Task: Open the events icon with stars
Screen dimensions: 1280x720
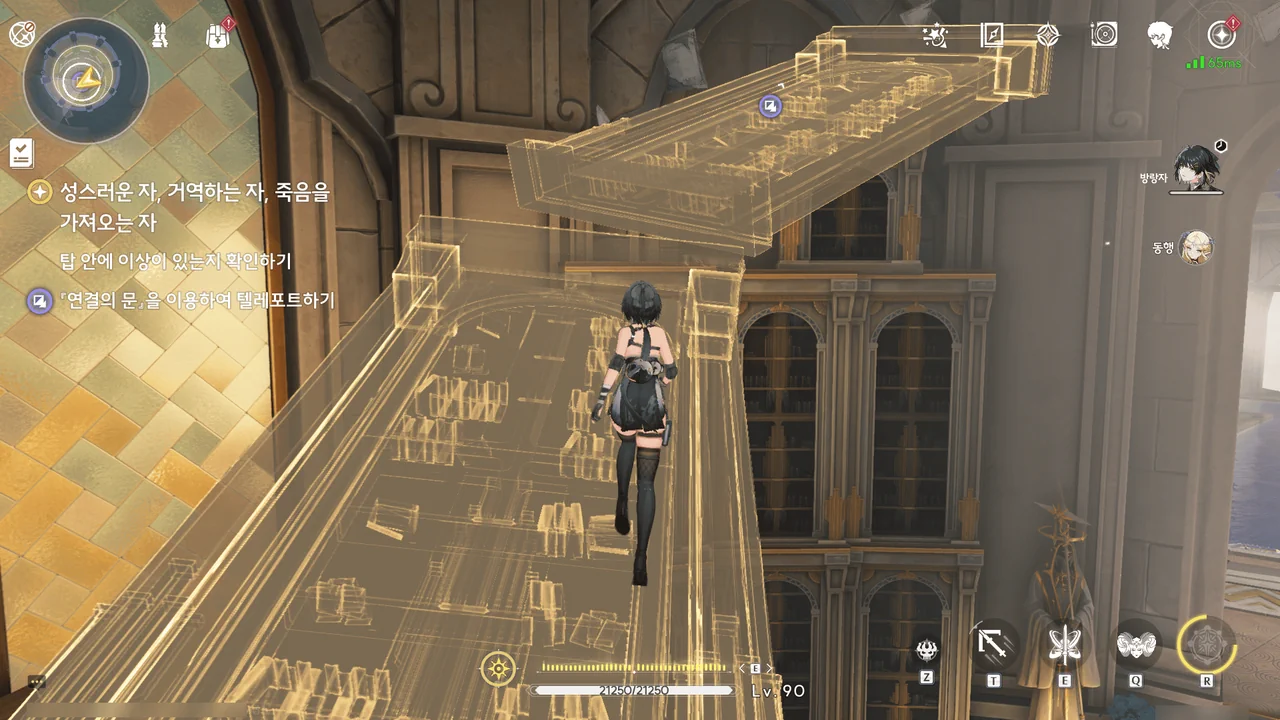Action: click(x=935, y=36)
